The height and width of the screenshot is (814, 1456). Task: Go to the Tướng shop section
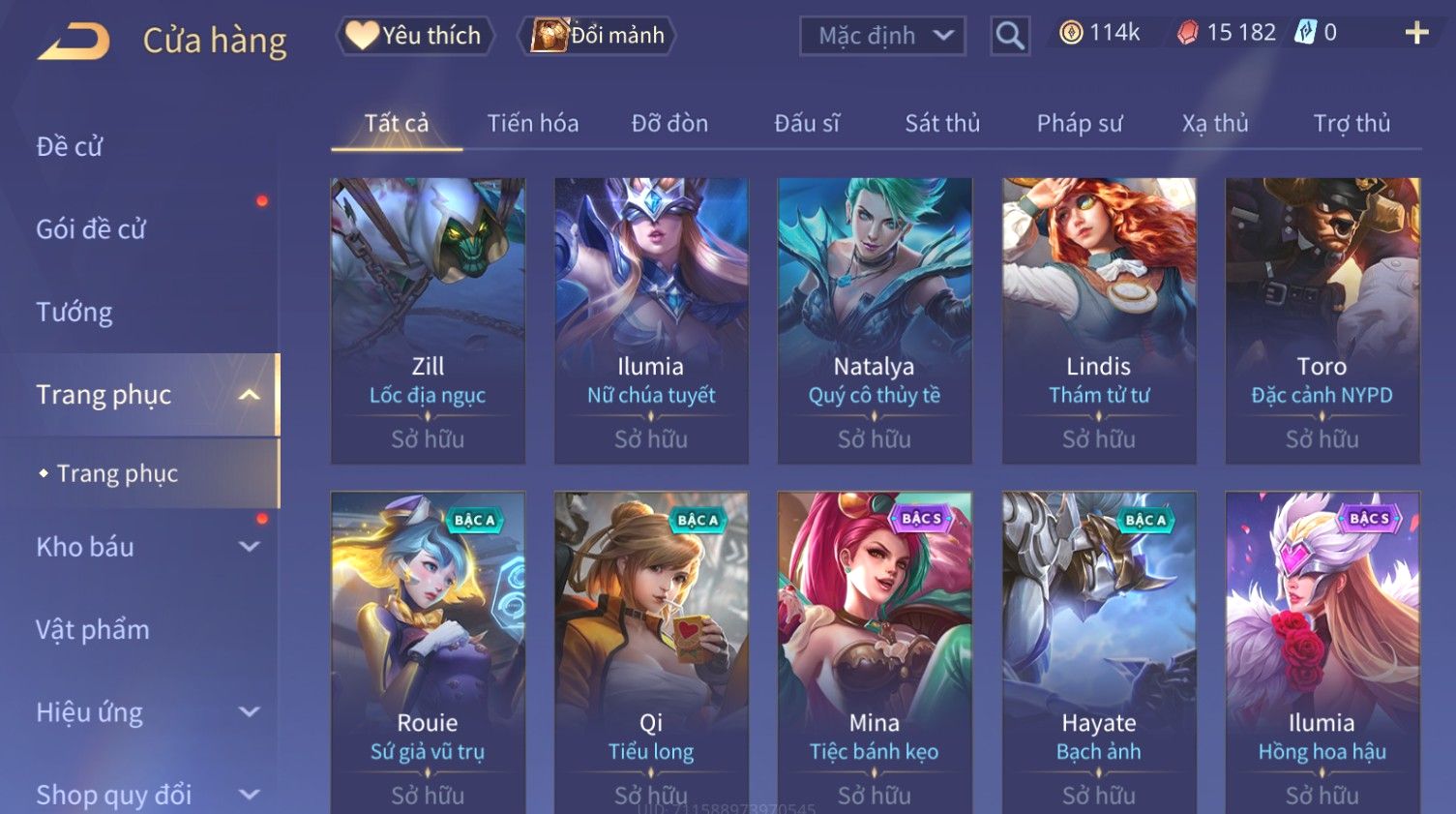click(74, 312)
